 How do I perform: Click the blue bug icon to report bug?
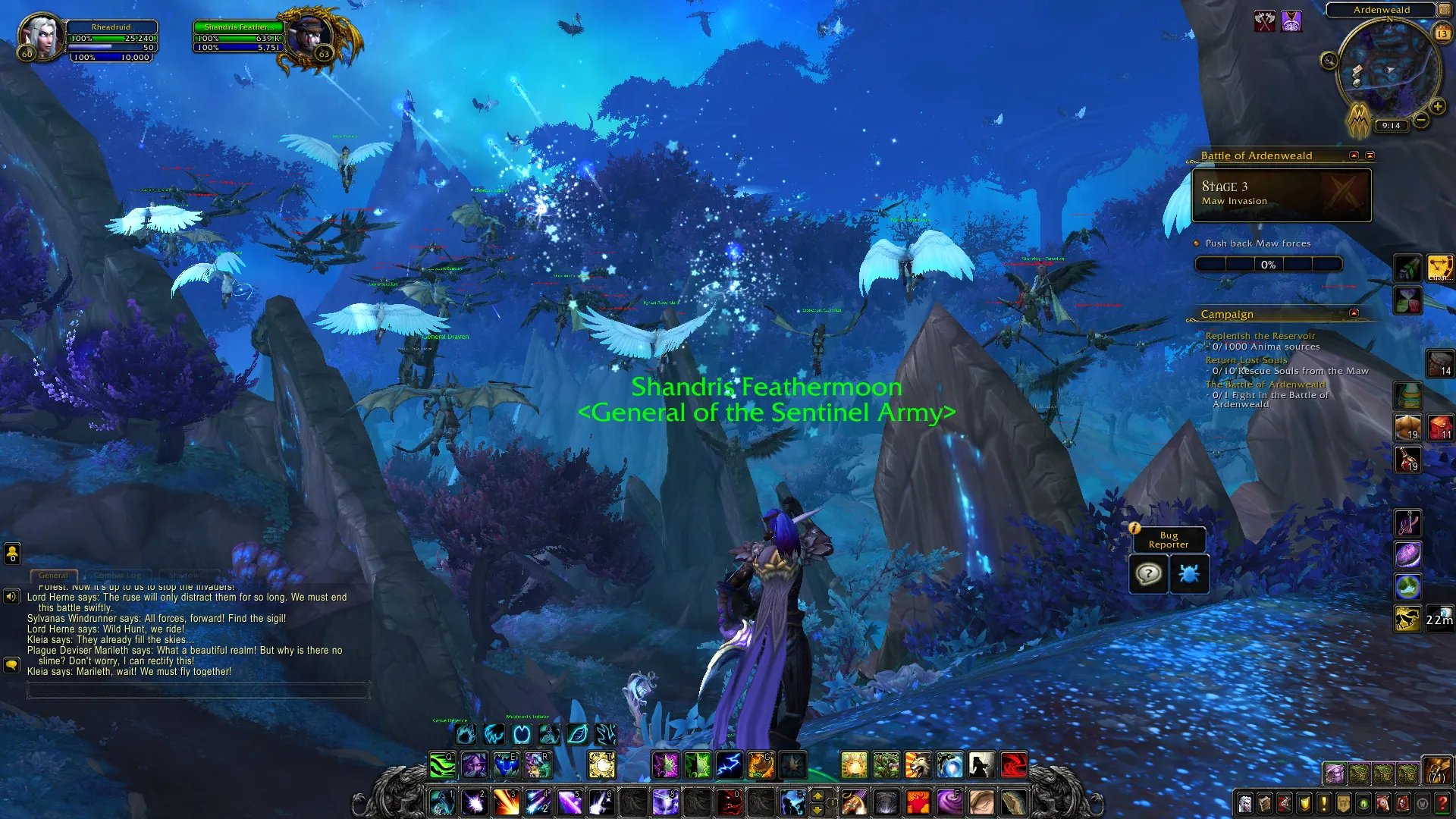[1188, 574]
